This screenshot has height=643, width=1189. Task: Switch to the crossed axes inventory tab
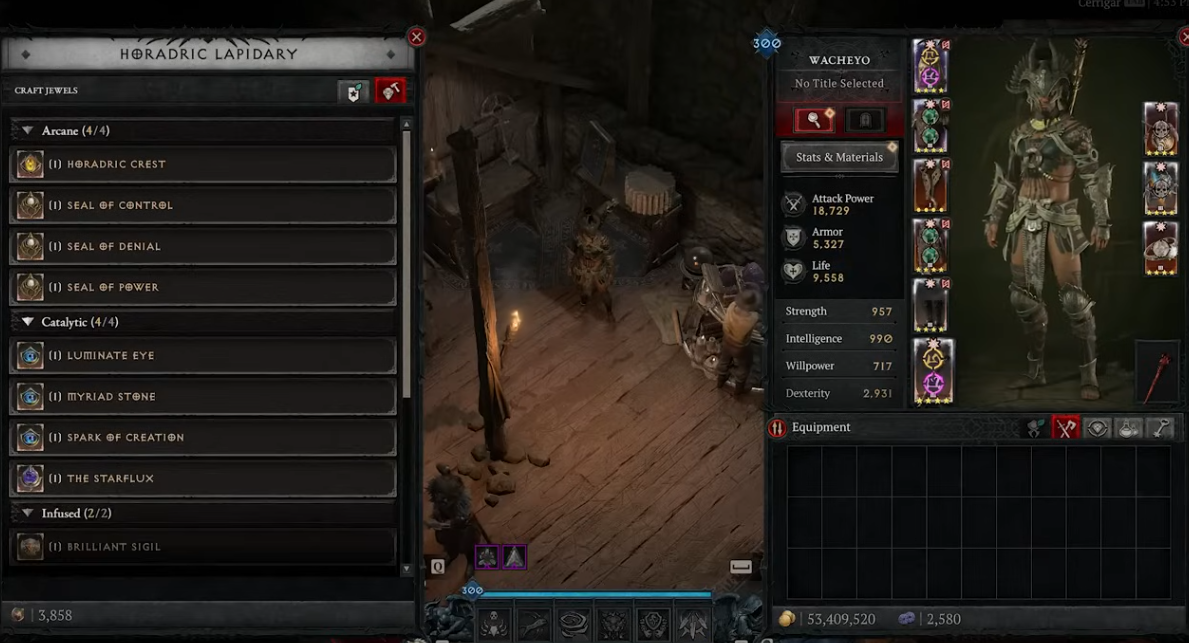pos(1066,428)
